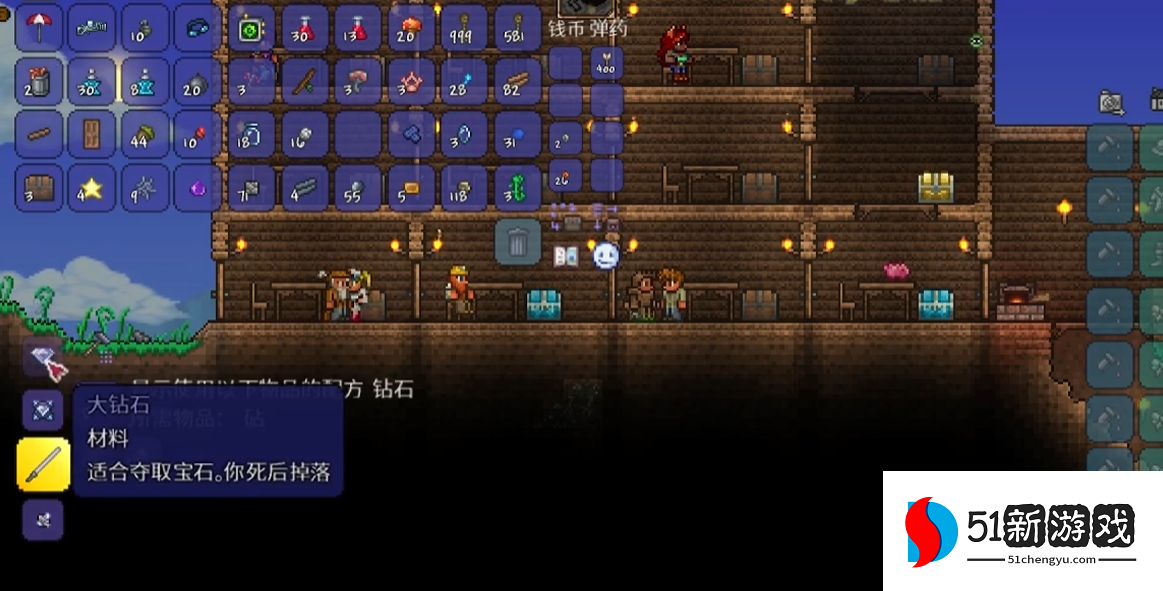This screenshot has width=1163, height=591.
Task: Open the bestiary book icon
Action: pyautogui.click(x=566, y=256)
